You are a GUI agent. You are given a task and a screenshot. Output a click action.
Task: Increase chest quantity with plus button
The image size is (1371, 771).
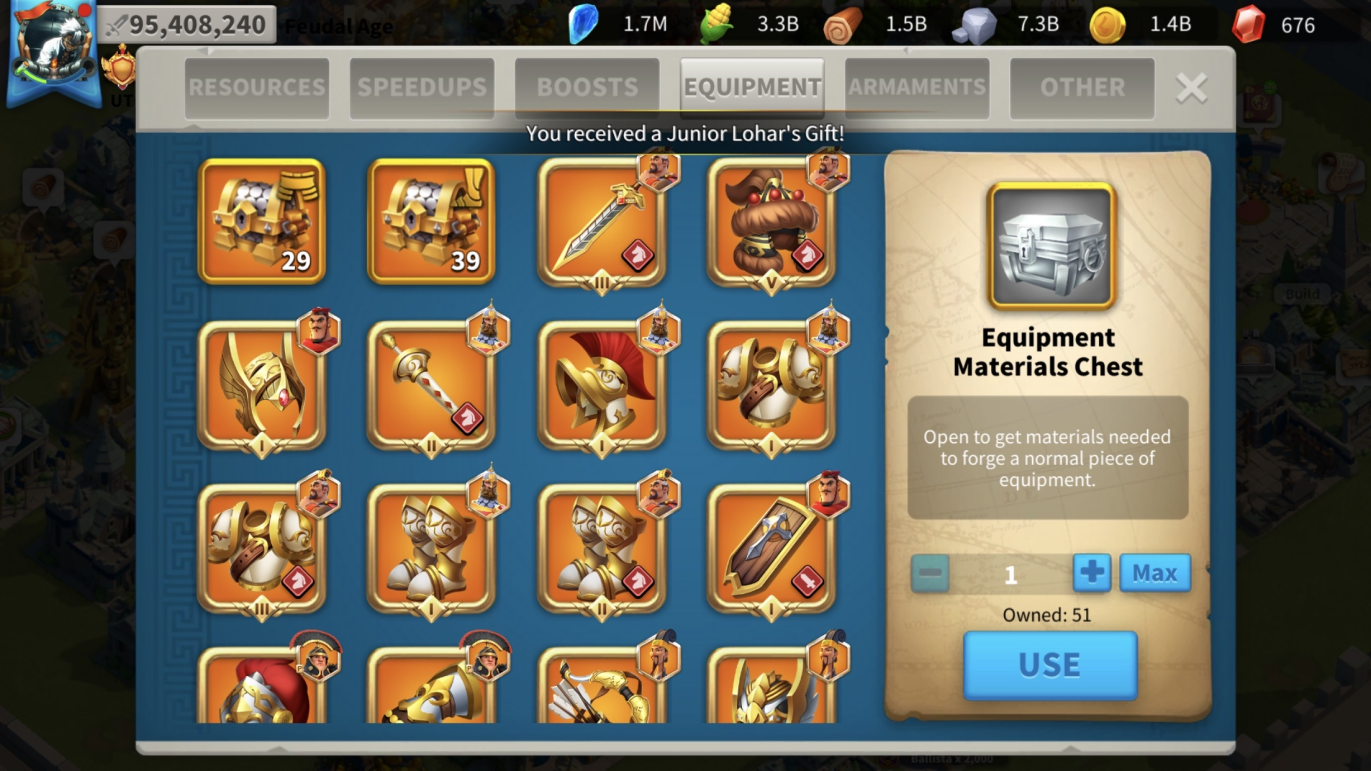[x=1092, y=573]
